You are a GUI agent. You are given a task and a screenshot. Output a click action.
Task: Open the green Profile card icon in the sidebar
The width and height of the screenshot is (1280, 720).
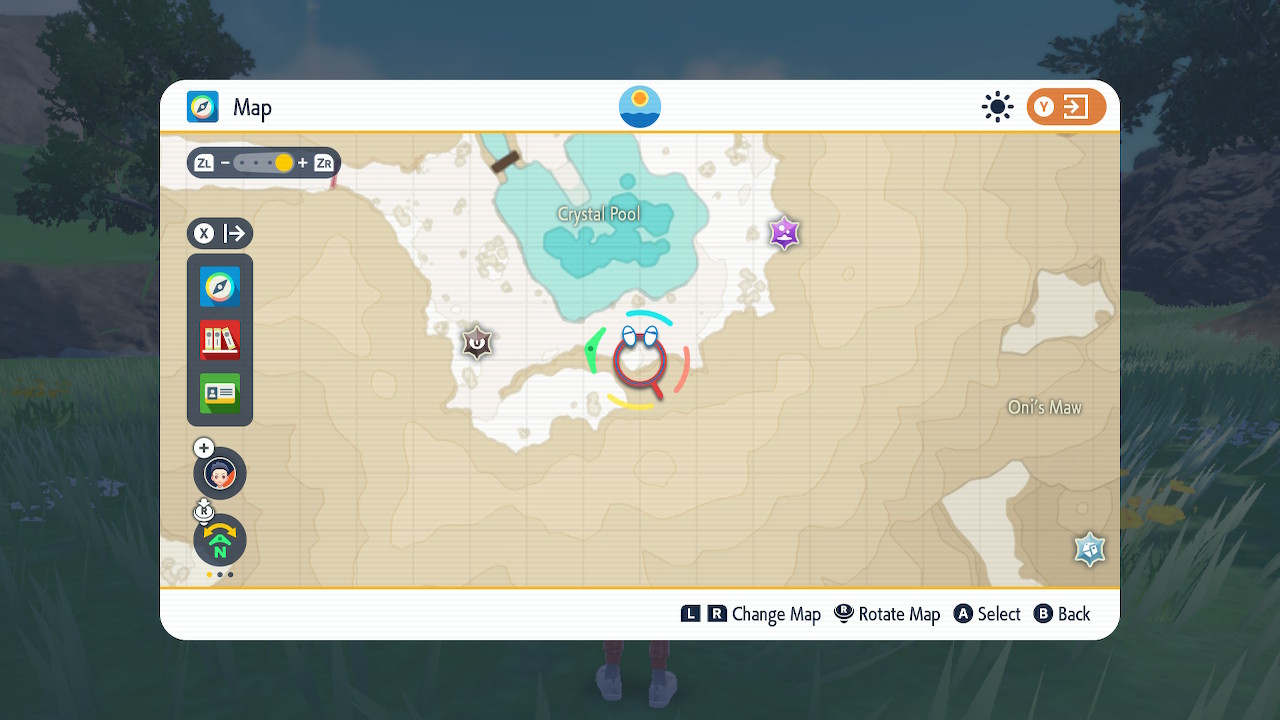(219, 393)
